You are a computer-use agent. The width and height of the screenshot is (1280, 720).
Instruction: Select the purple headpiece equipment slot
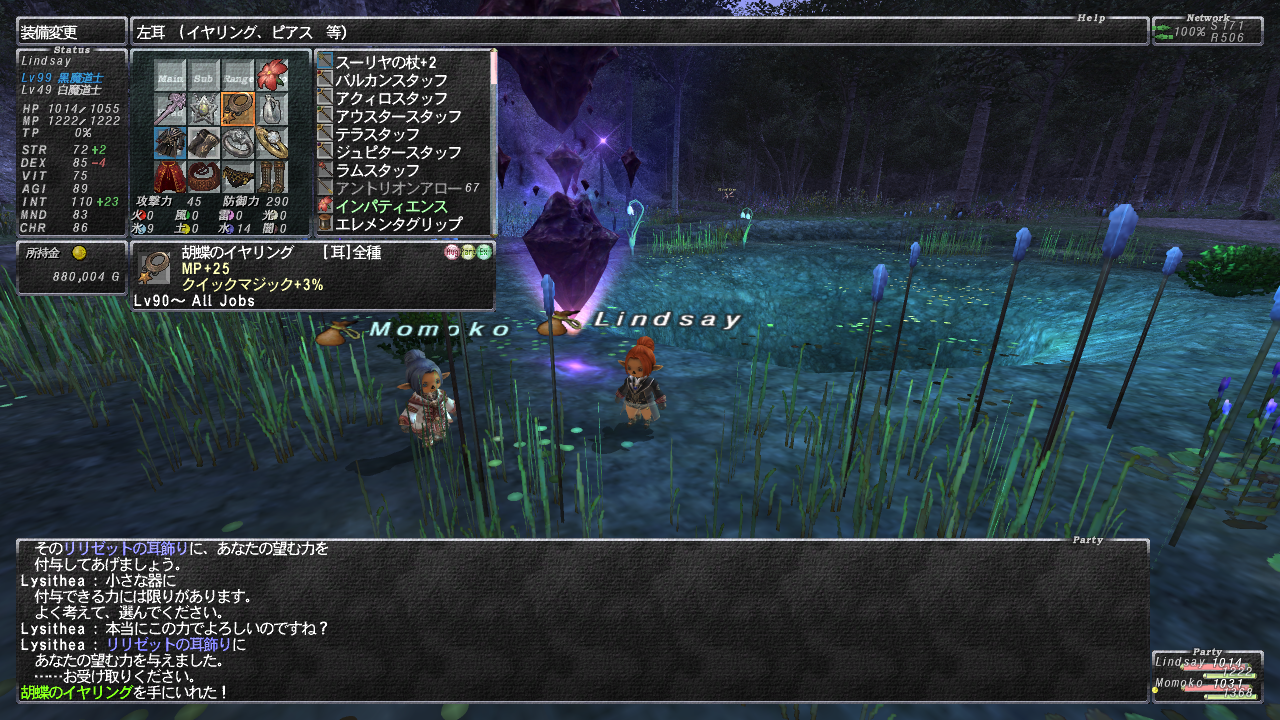(170, 108)
